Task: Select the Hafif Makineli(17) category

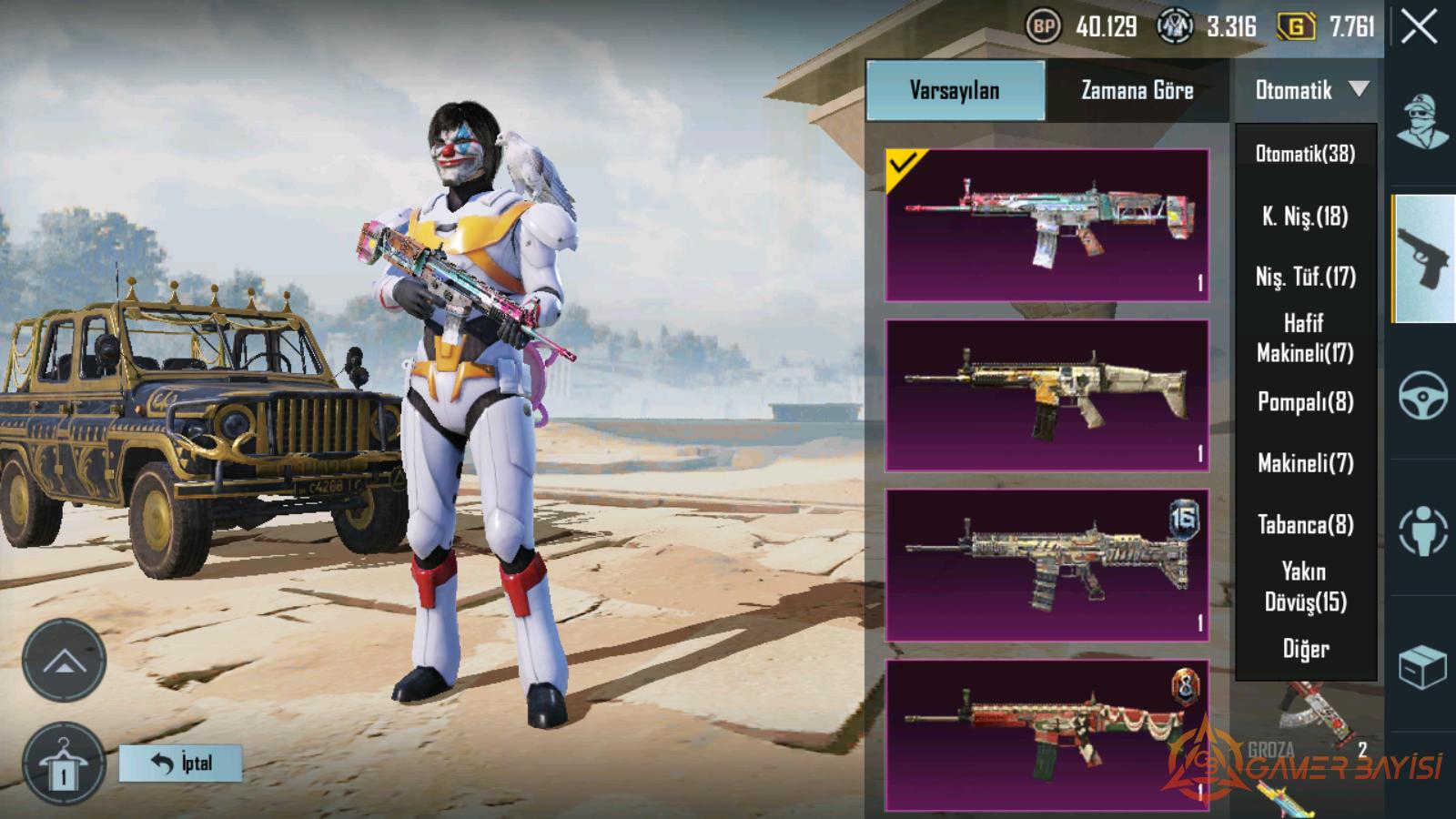Action: 1305,338
